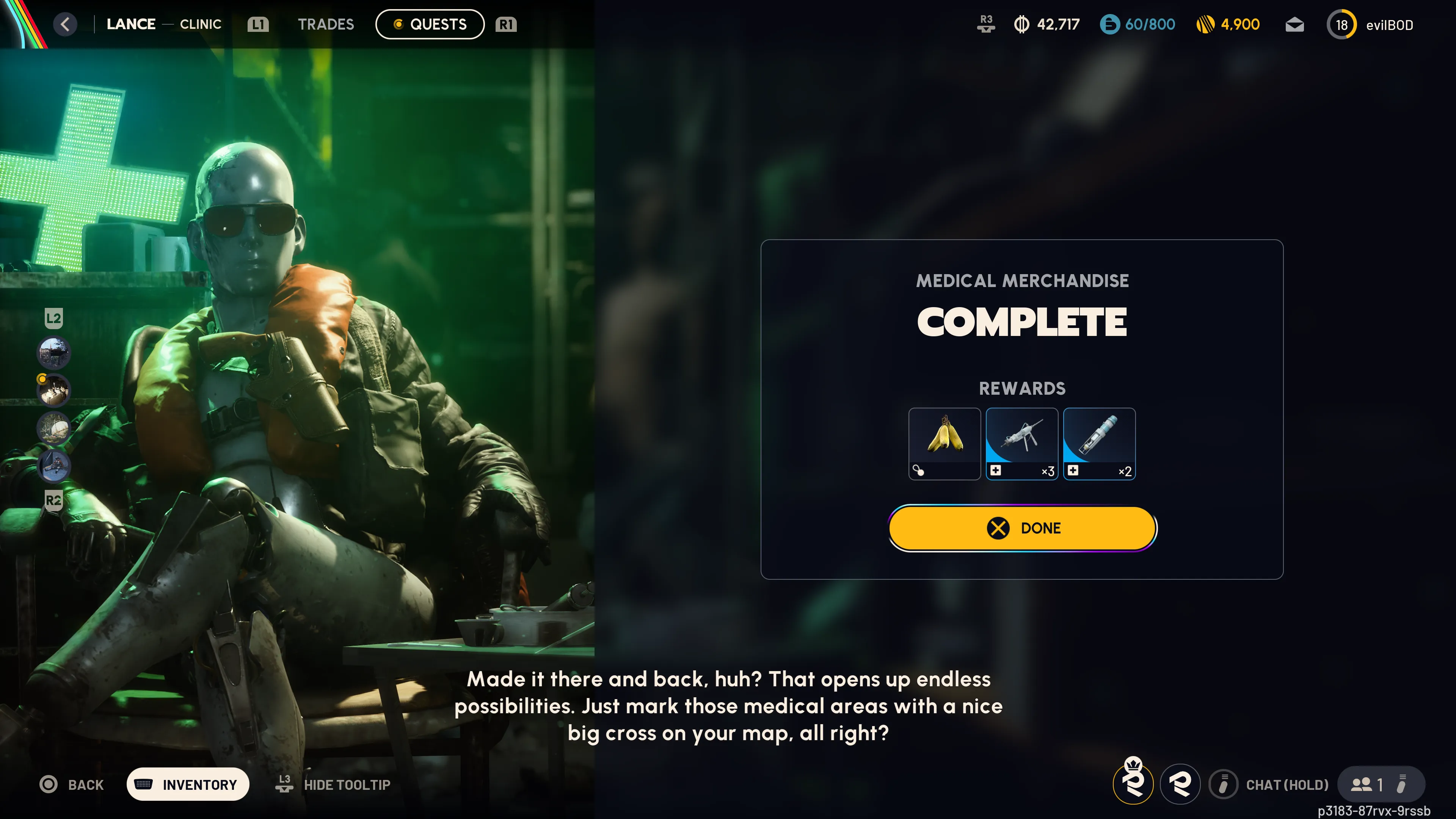Open the REWARDS weapon item showing ×3

pos(1022,444)
